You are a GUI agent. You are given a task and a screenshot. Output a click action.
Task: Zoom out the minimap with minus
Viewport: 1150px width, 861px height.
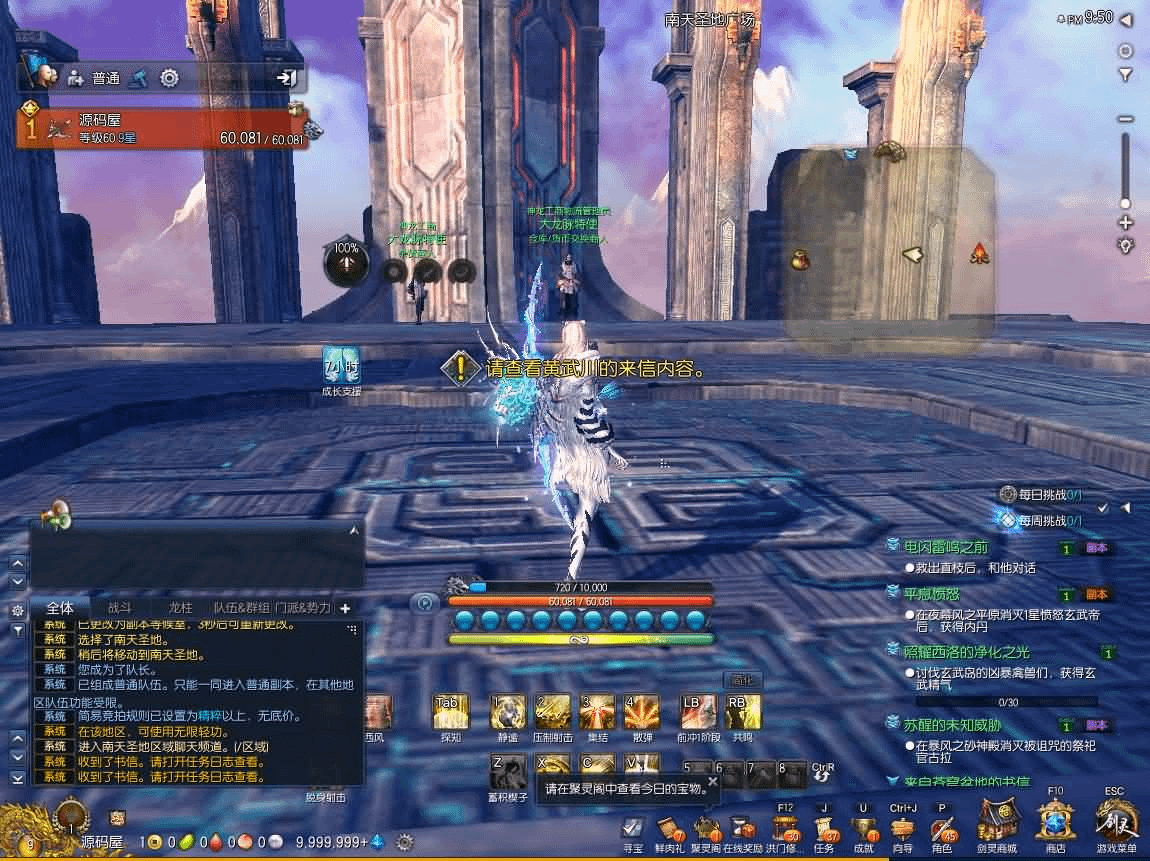(1126, 119)
